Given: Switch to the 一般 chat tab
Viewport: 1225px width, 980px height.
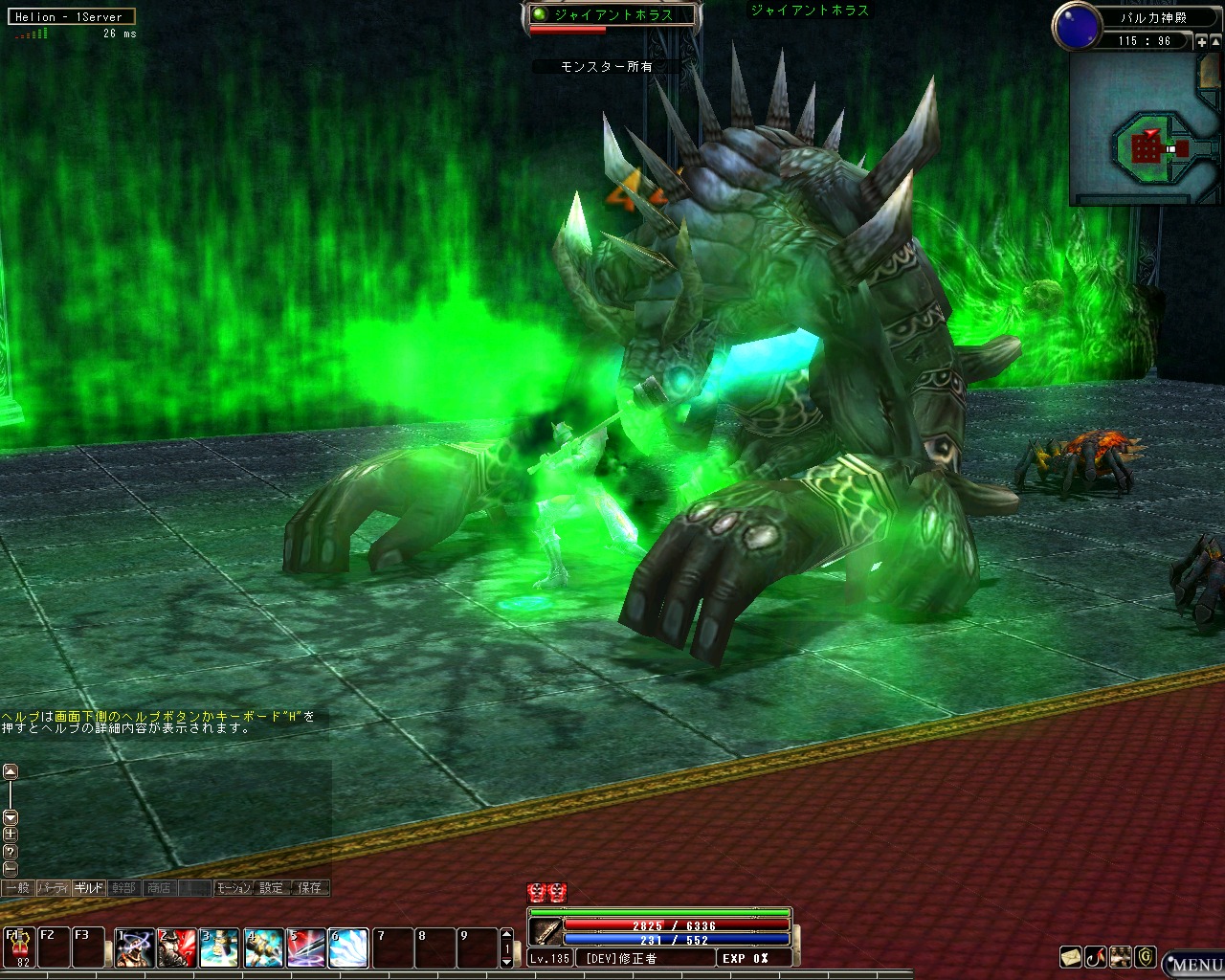Looking at the screenshot, I should click(17, 888).
